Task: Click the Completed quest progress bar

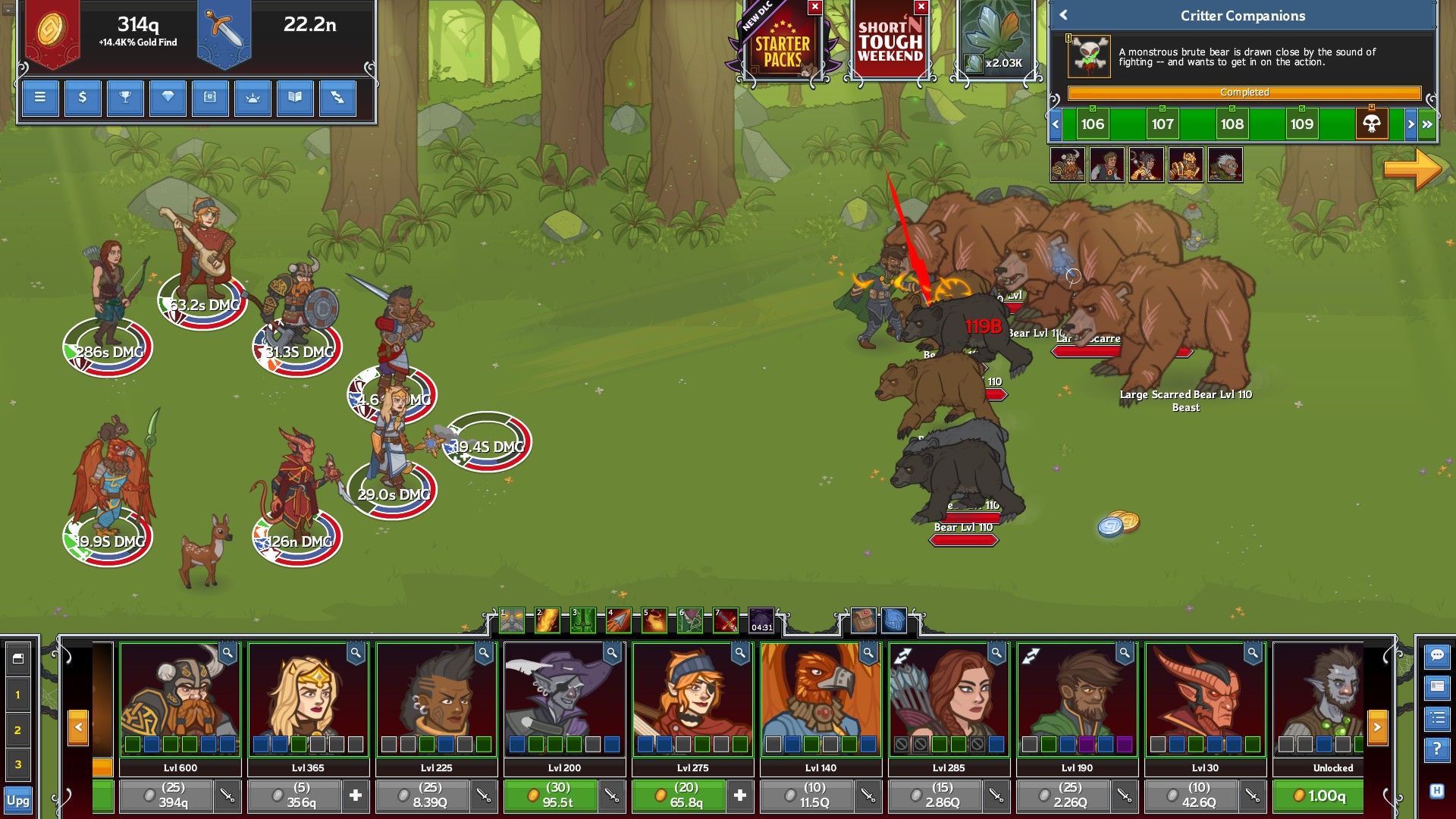Action: point(1245,93)
